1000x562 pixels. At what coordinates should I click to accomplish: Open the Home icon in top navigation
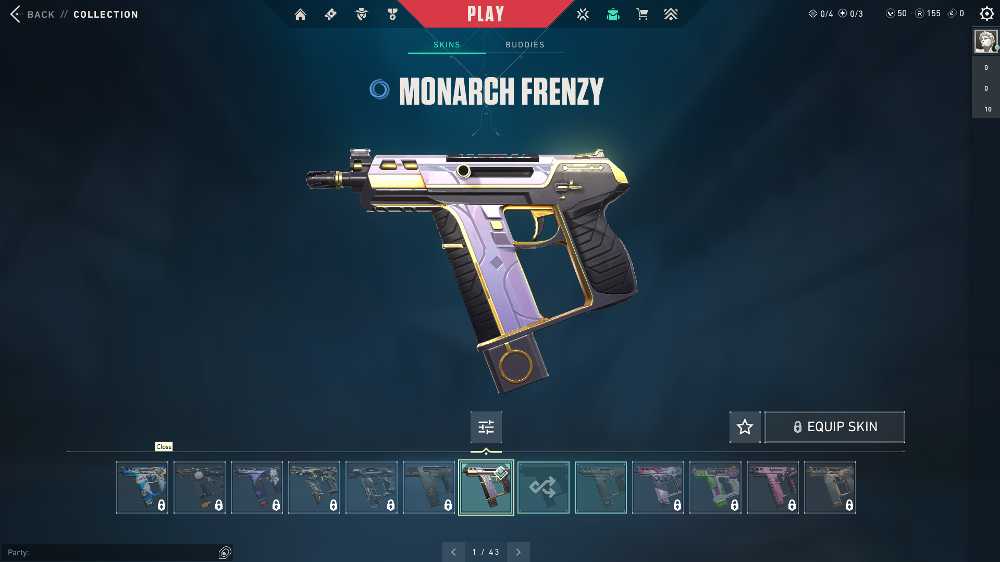click(x=300, y=15)
